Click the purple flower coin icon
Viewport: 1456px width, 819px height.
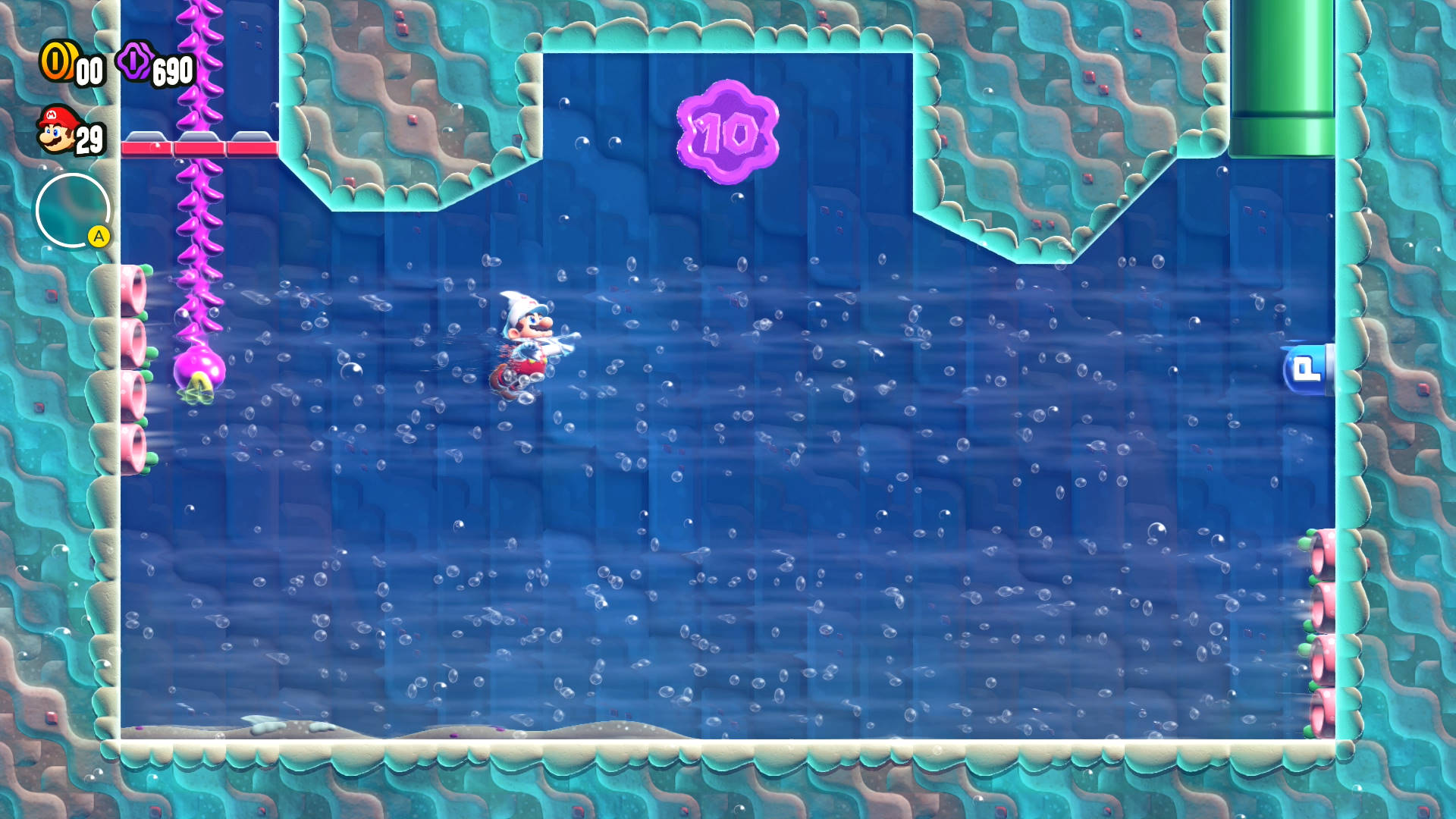coord(136,62)
